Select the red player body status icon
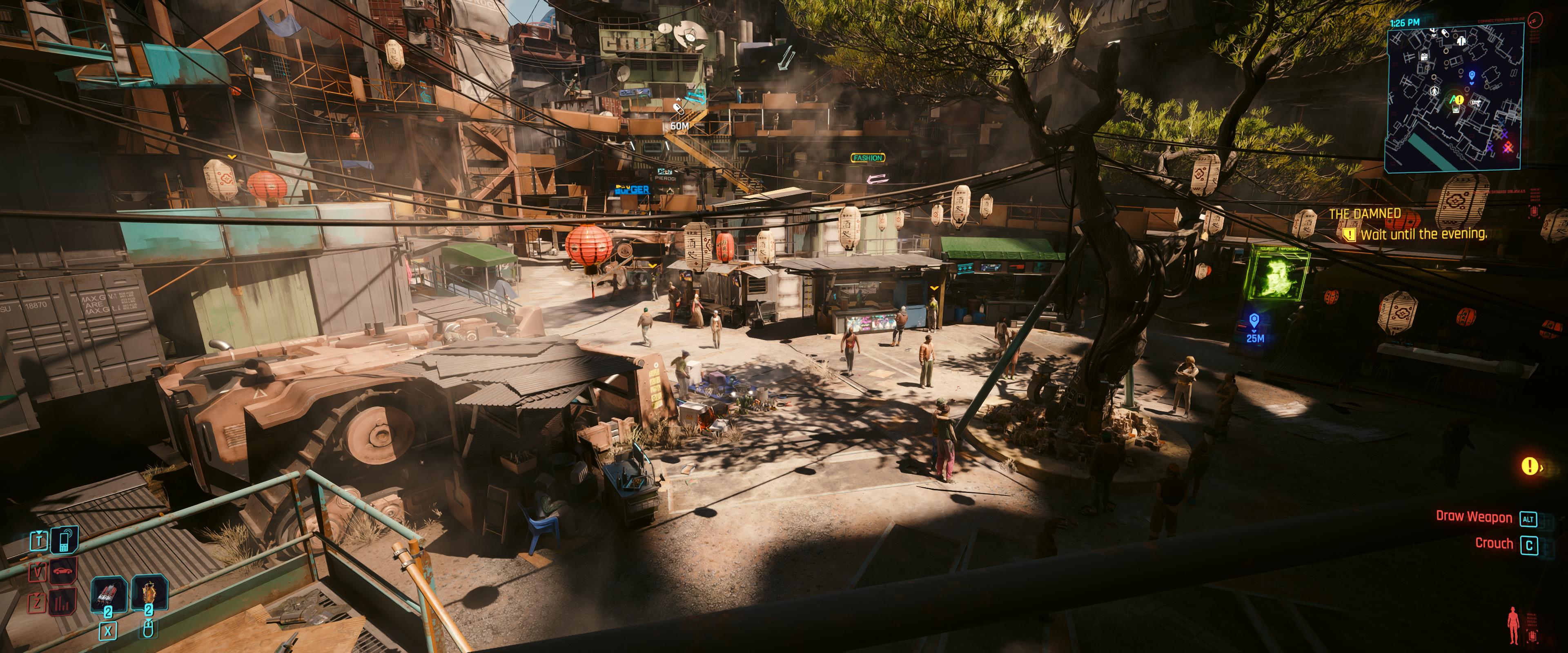 point(1513,626)
